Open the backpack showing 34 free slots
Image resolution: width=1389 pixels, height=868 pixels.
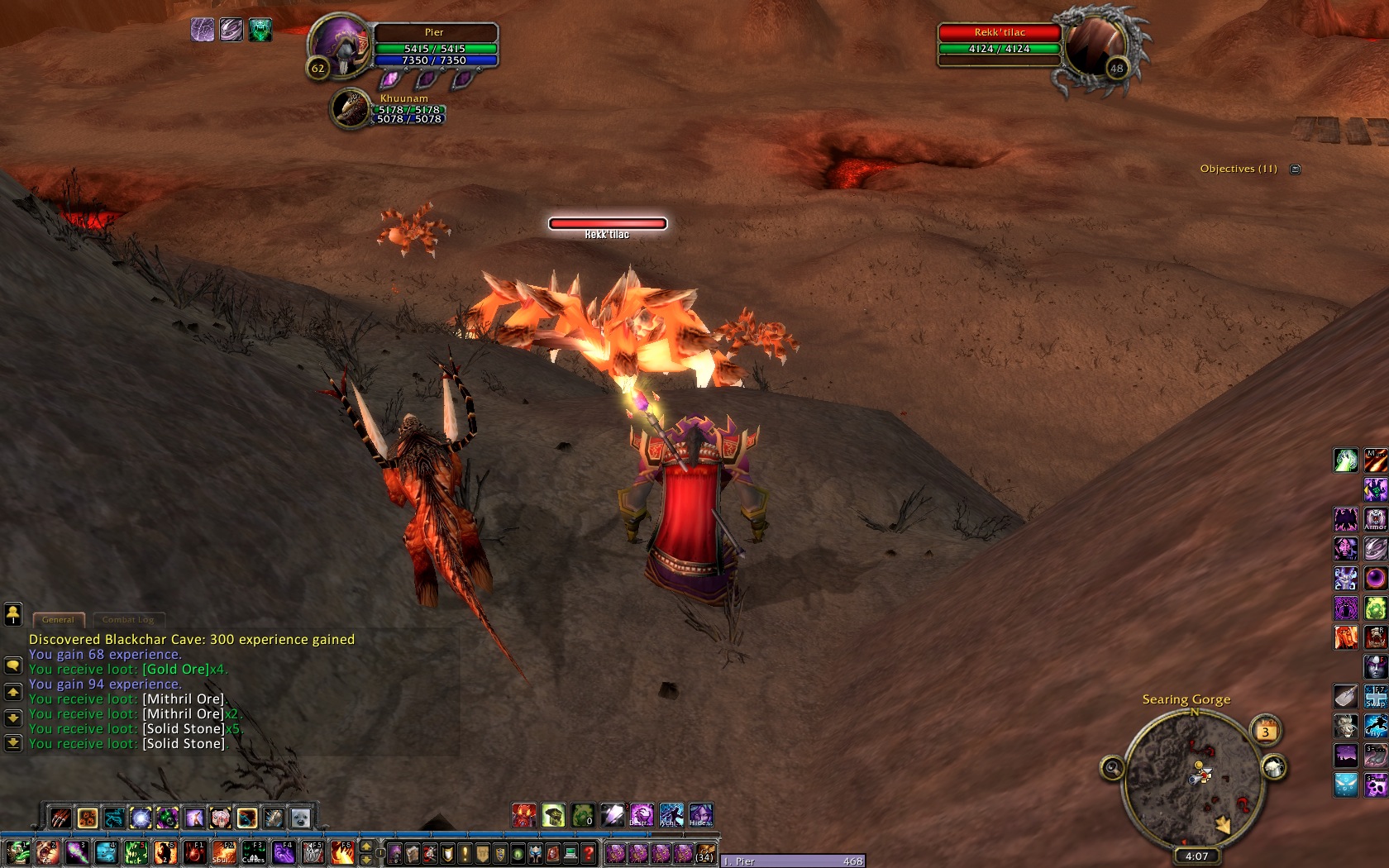[x=705, y=853]
